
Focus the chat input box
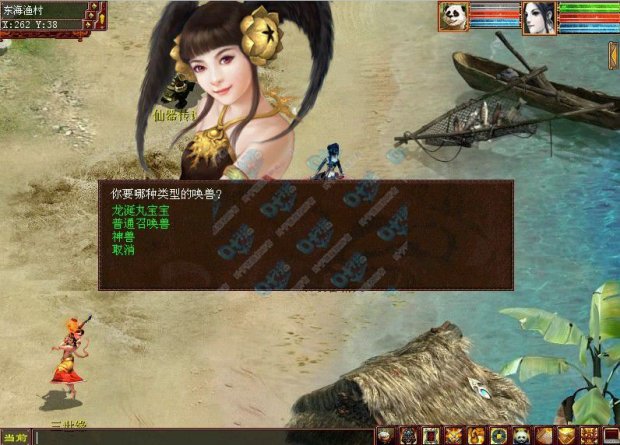(200, 438)
